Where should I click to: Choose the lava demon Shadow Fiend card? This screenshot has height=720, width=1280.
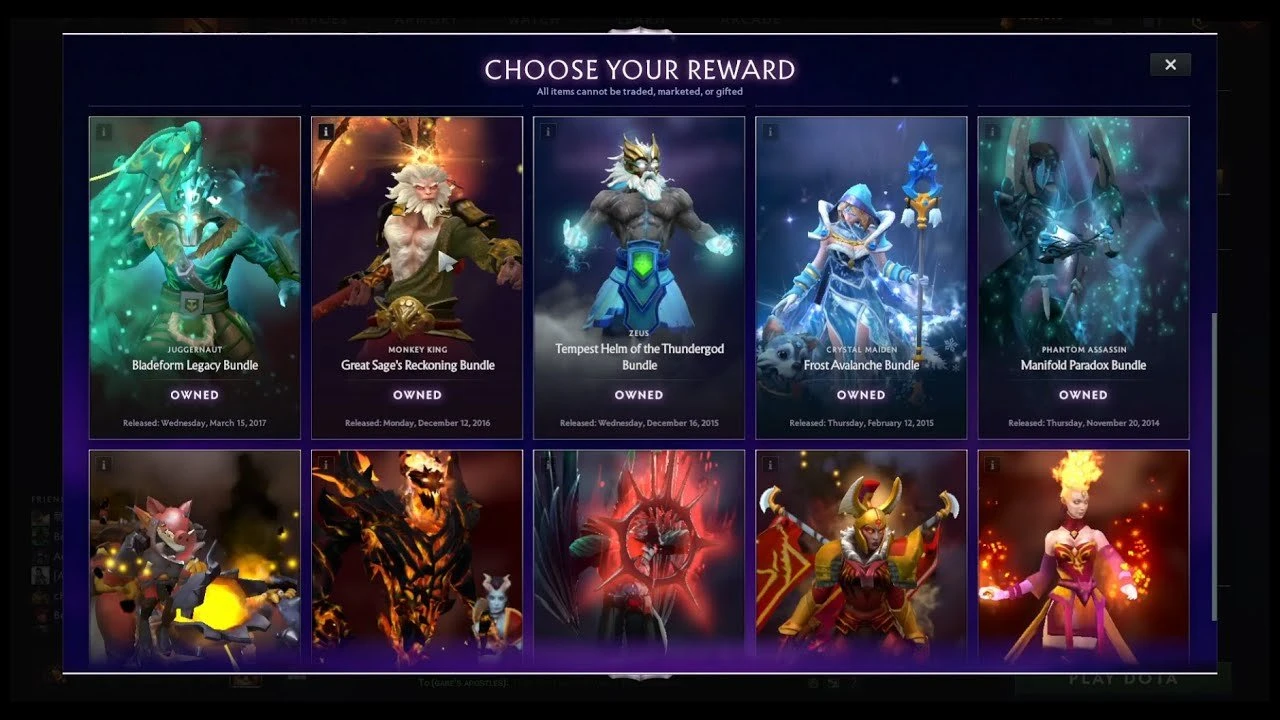(417, 558)
